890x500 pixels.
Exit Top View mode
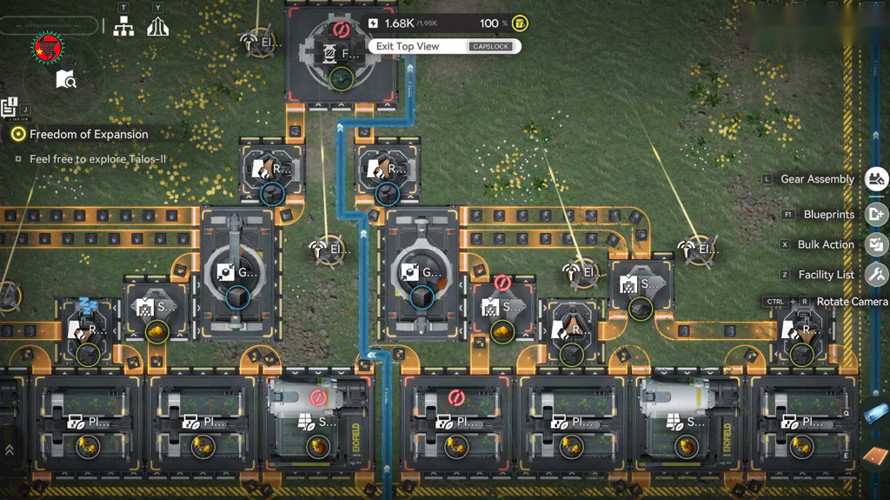[445, 46]
